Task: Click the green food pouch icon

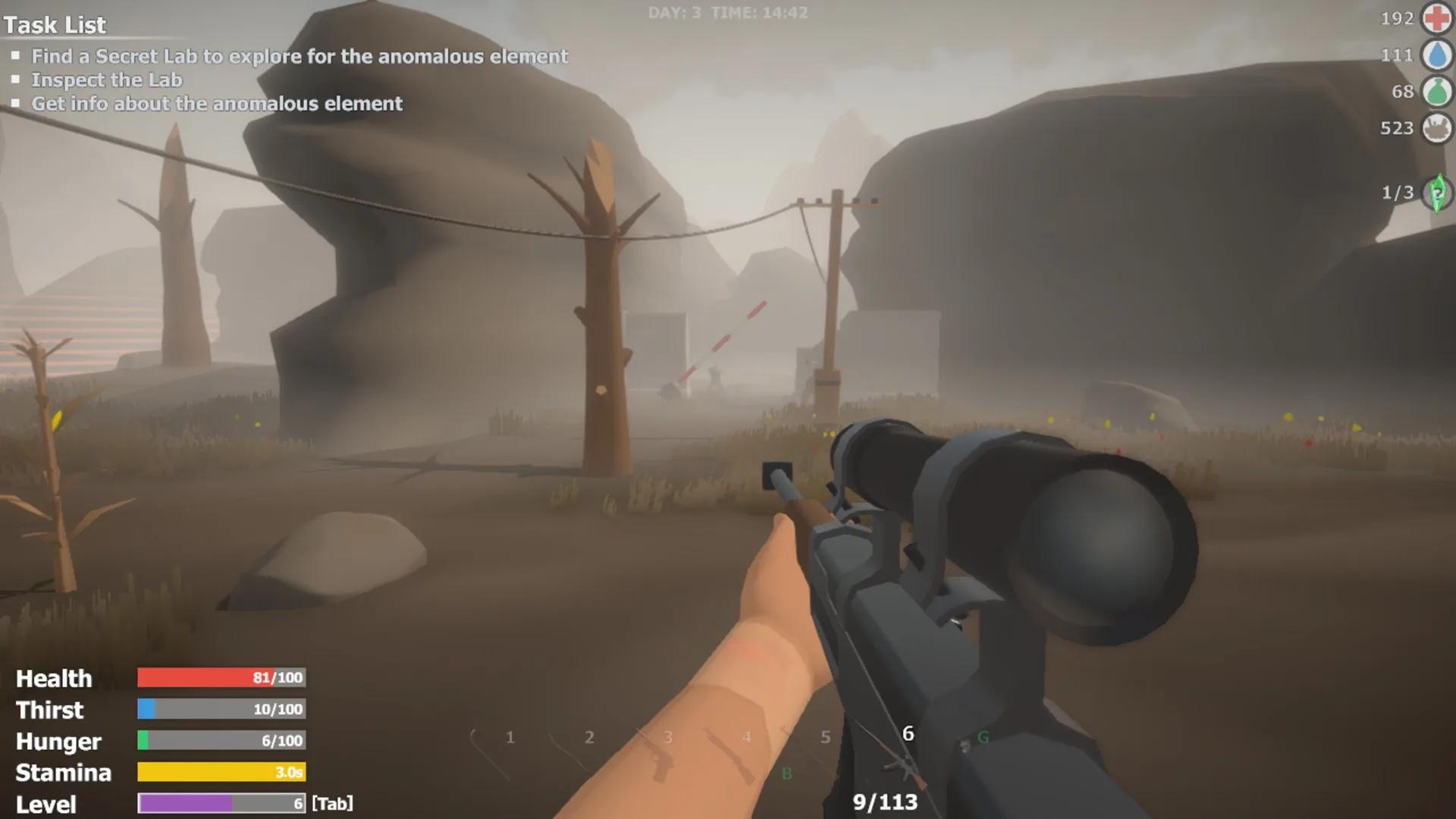Action: click(1436, 91)
